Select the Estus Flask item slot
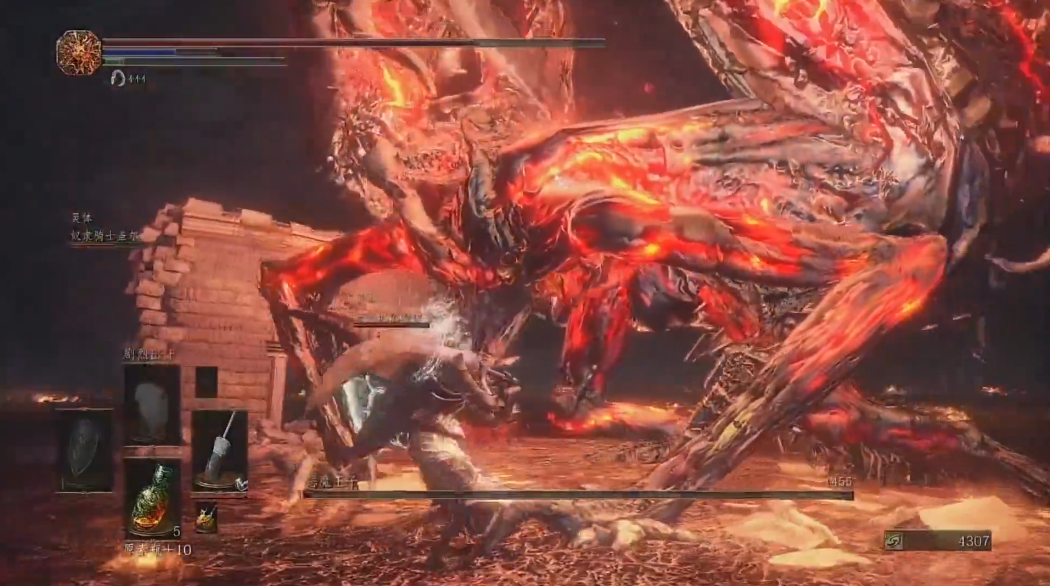 [x=152, y=498]
